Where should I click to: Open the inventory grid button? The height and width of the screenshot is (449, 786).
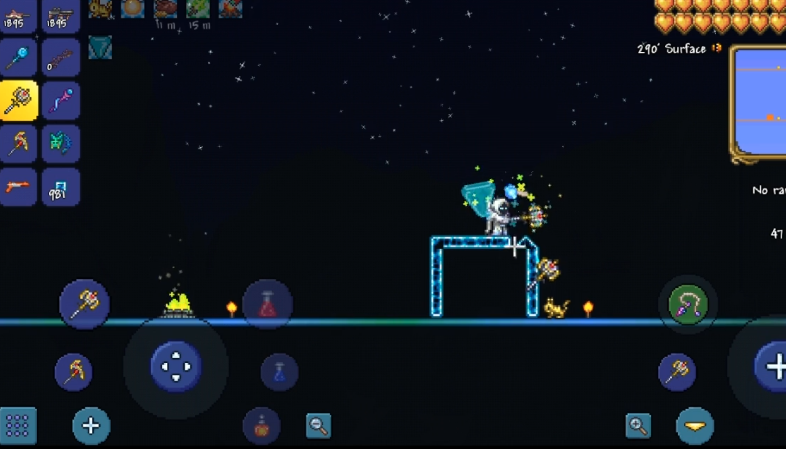coord(18,426)
